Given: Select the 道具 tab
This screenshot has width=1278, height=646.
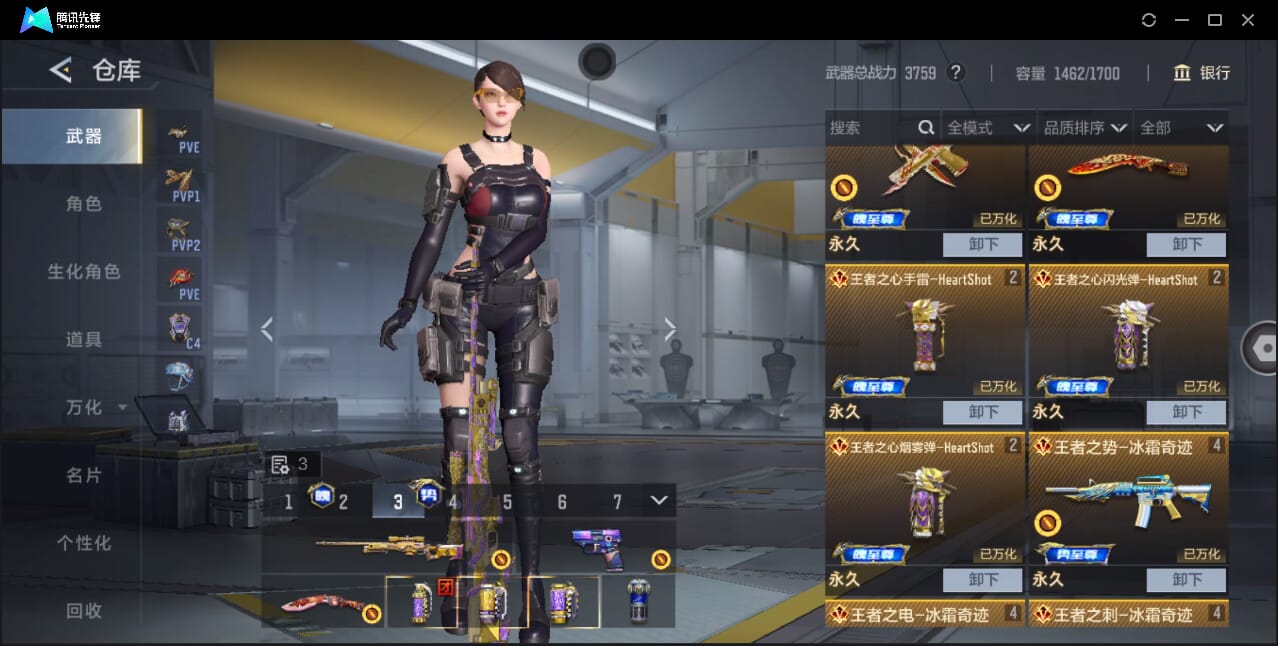Looking at the screenshot, I should click(84, 340).
